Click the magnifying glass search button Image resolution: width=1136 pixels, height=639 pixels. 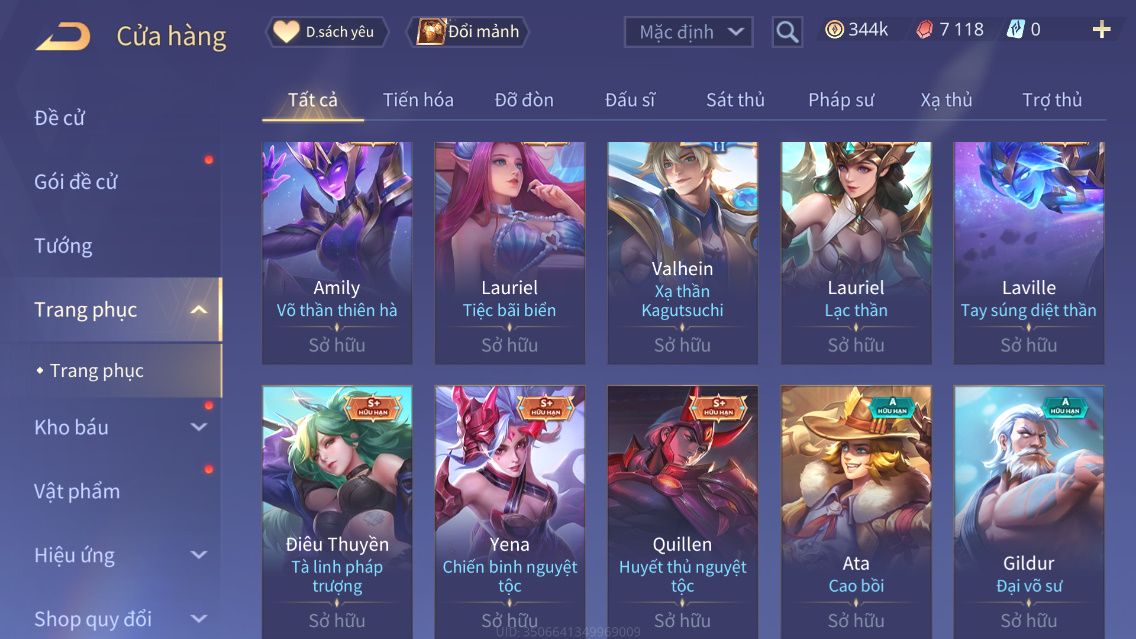(787, 32)
